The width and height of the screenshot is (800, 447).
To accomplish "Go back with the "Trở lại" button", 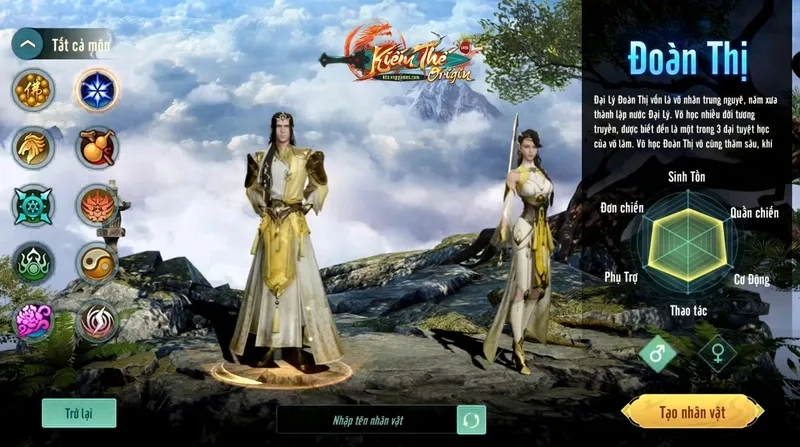I will point(79,413).
